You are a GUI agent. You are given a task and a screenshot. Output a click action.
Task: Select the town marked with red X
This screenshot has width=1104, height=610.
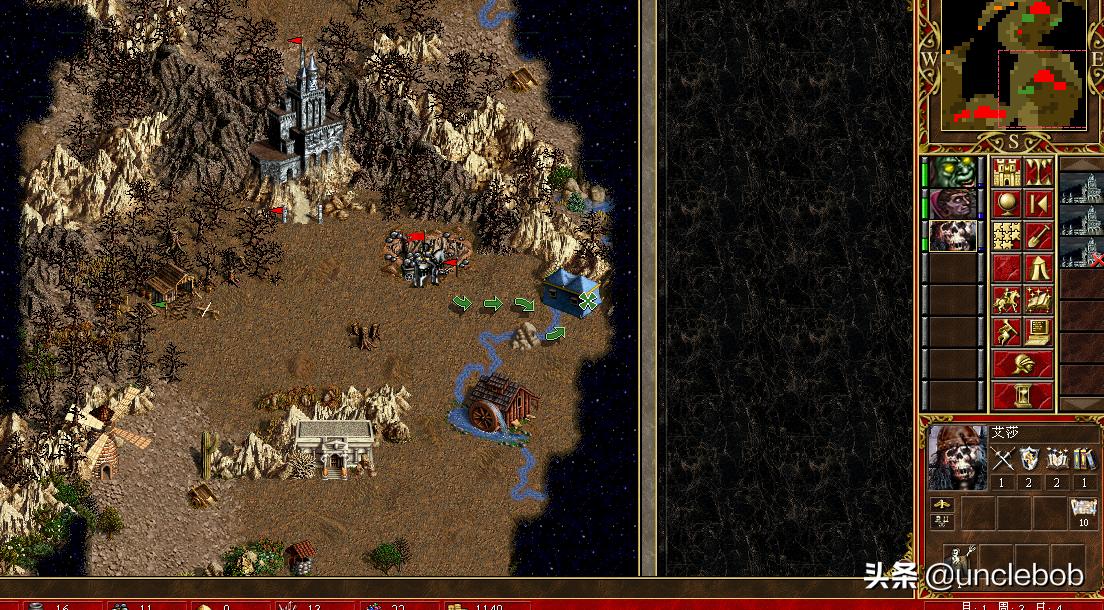(1081, 252)
